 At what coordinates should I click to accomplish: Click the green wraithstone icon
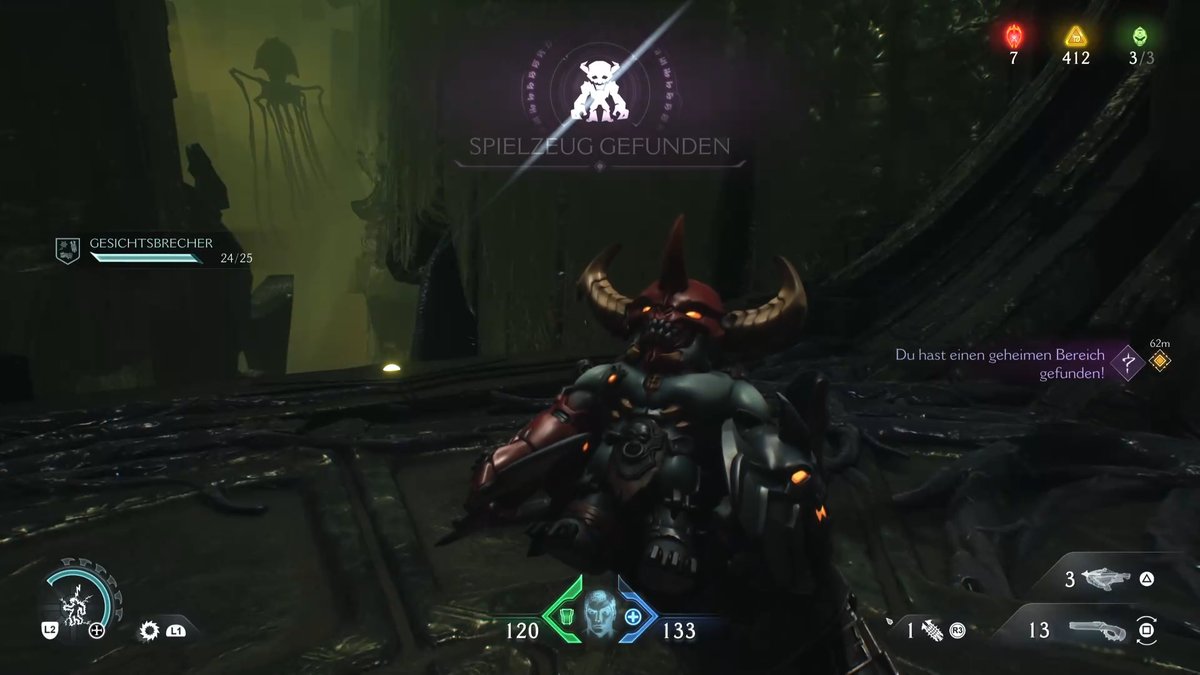pos(1140,37)
